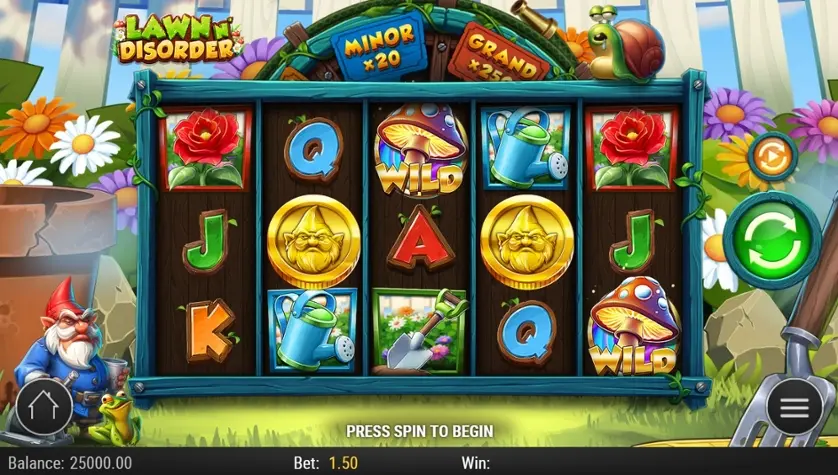Open the orange autoplay button
838x475 pixels.
[x=771, y=157]
